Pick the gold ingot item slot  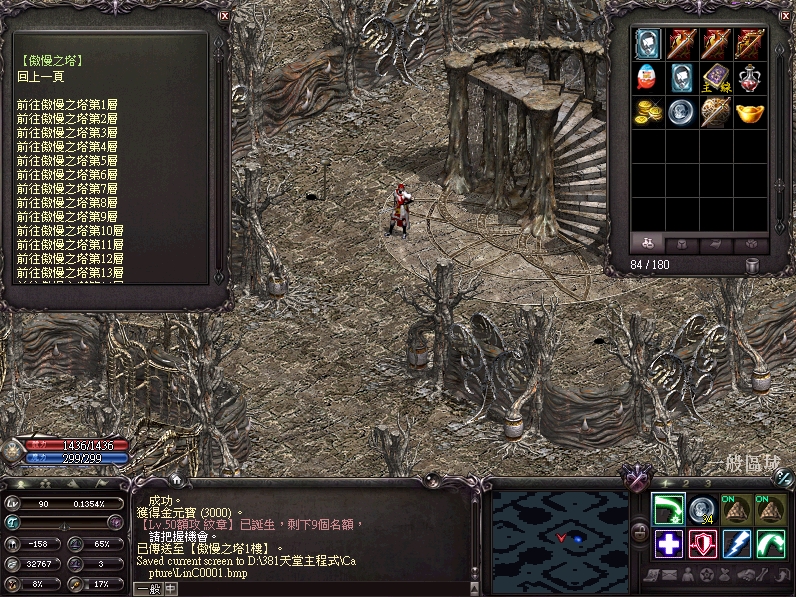click(750, 111)
